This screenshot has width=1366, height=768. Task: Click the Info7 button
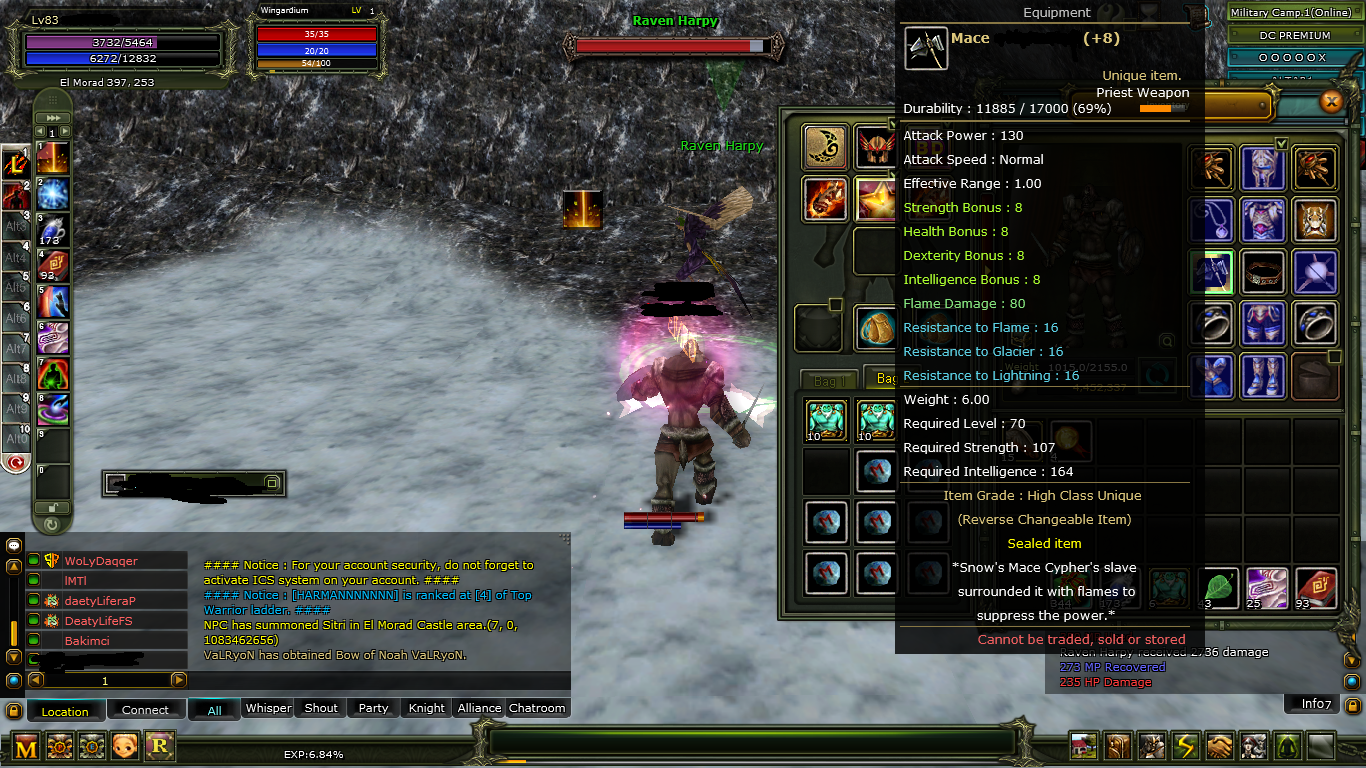(x=1311, y=703)
